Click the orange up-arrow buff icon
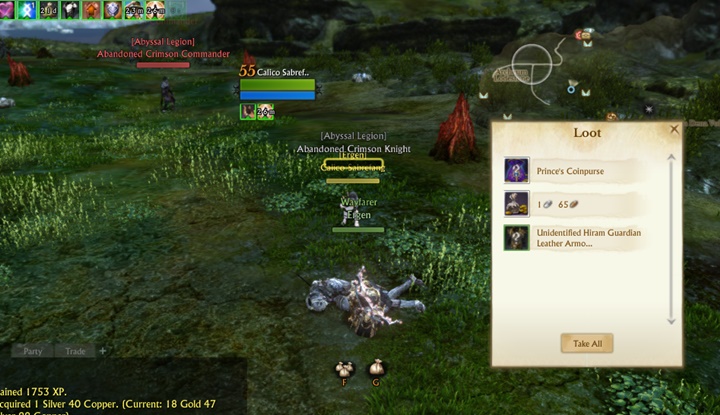The image size is (720, 415). click(91, 10)
